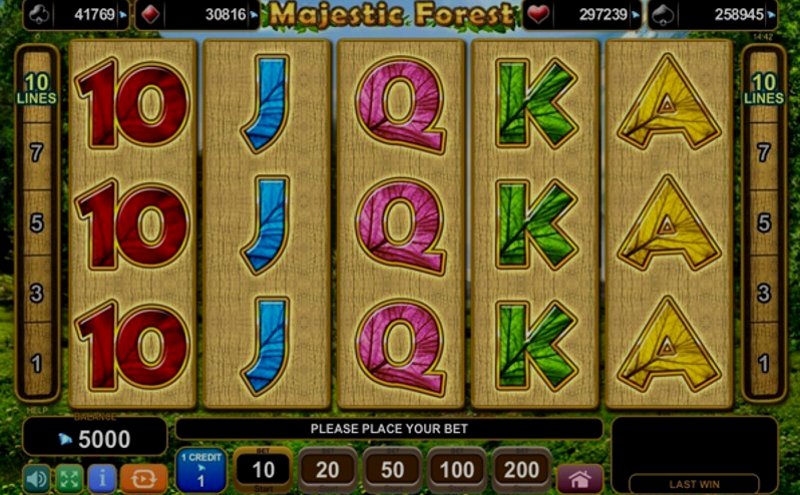The height and width of the screenshot is (495, 800).
Task: Toggle the sound speaker icon
Action: pos(36,479)
